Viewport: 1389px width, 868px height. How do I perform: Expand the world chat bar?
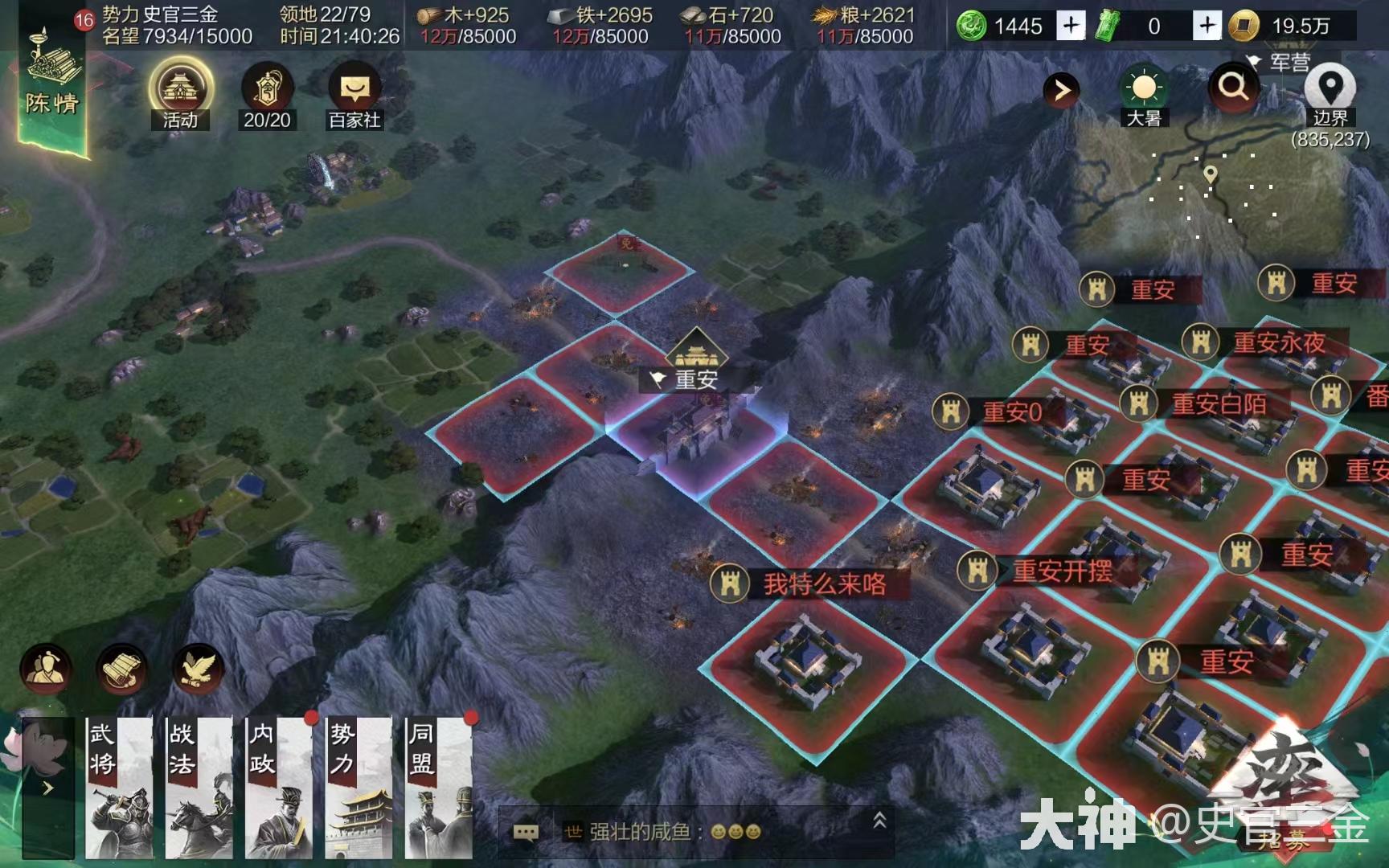pos(879,821)
